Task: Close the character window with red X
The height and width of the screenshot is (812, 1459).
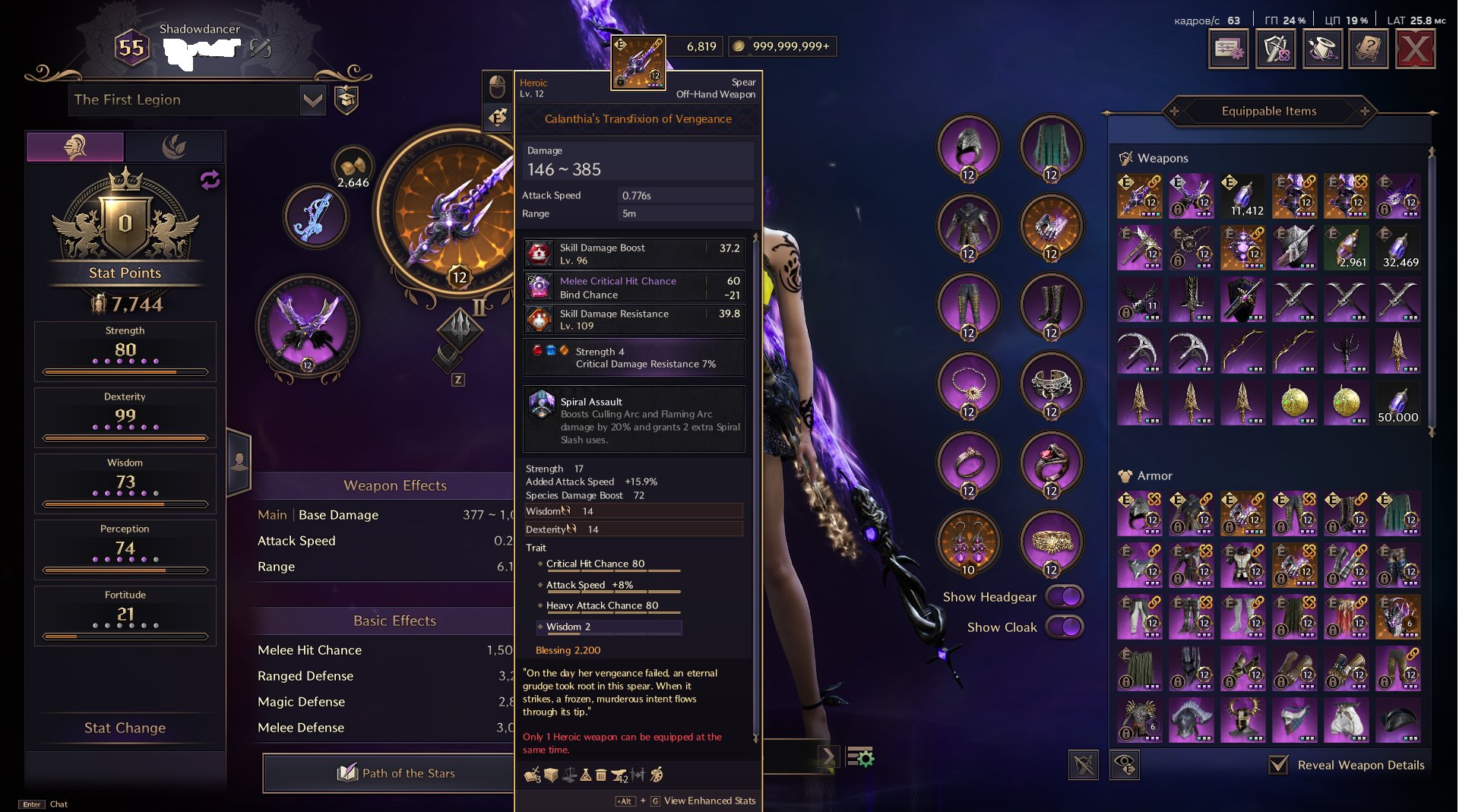Action: point(1416,49)
